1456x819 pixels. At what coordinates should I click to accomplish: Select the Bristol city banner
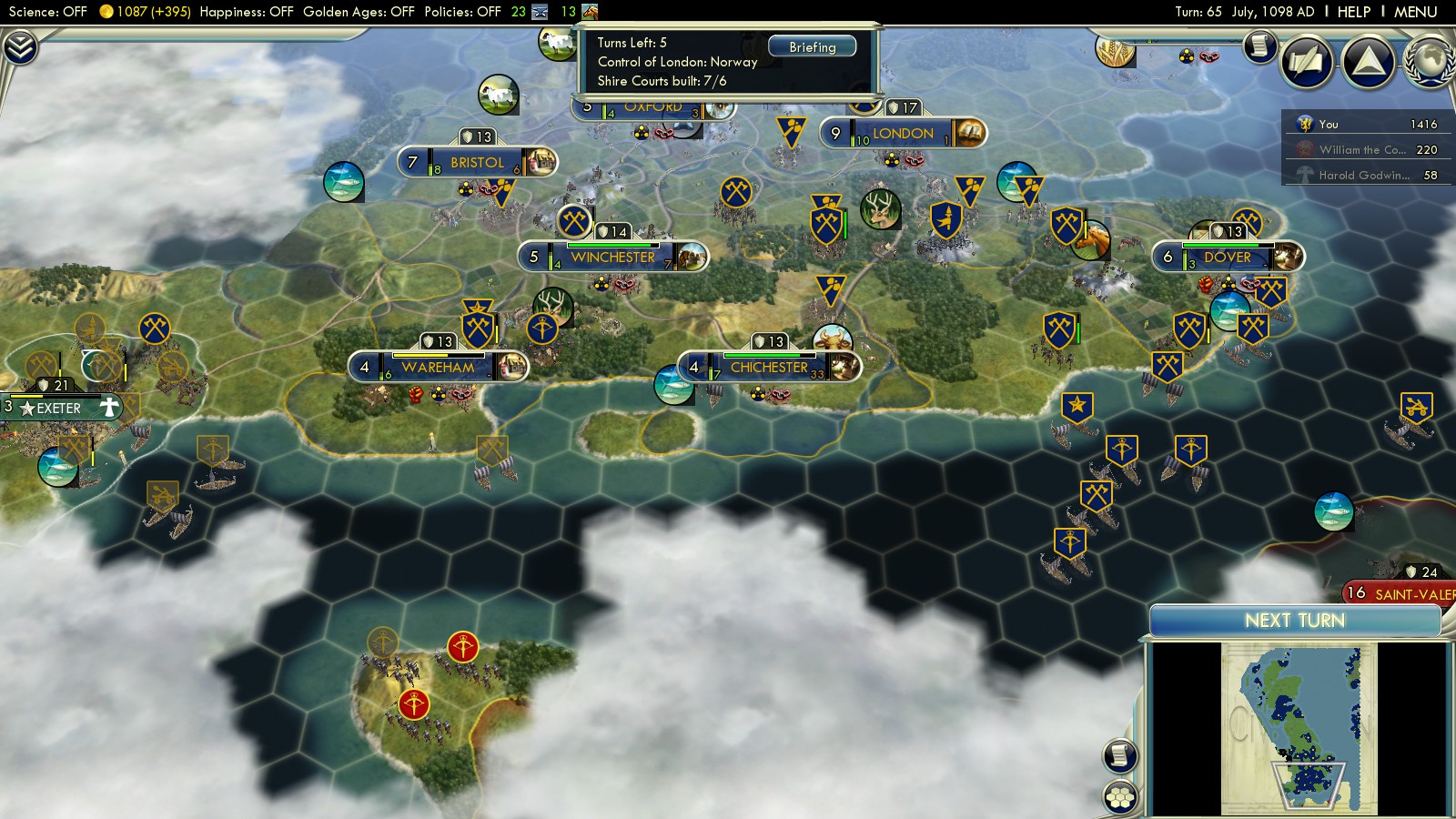pyautogui.click(x=477, y=163)
